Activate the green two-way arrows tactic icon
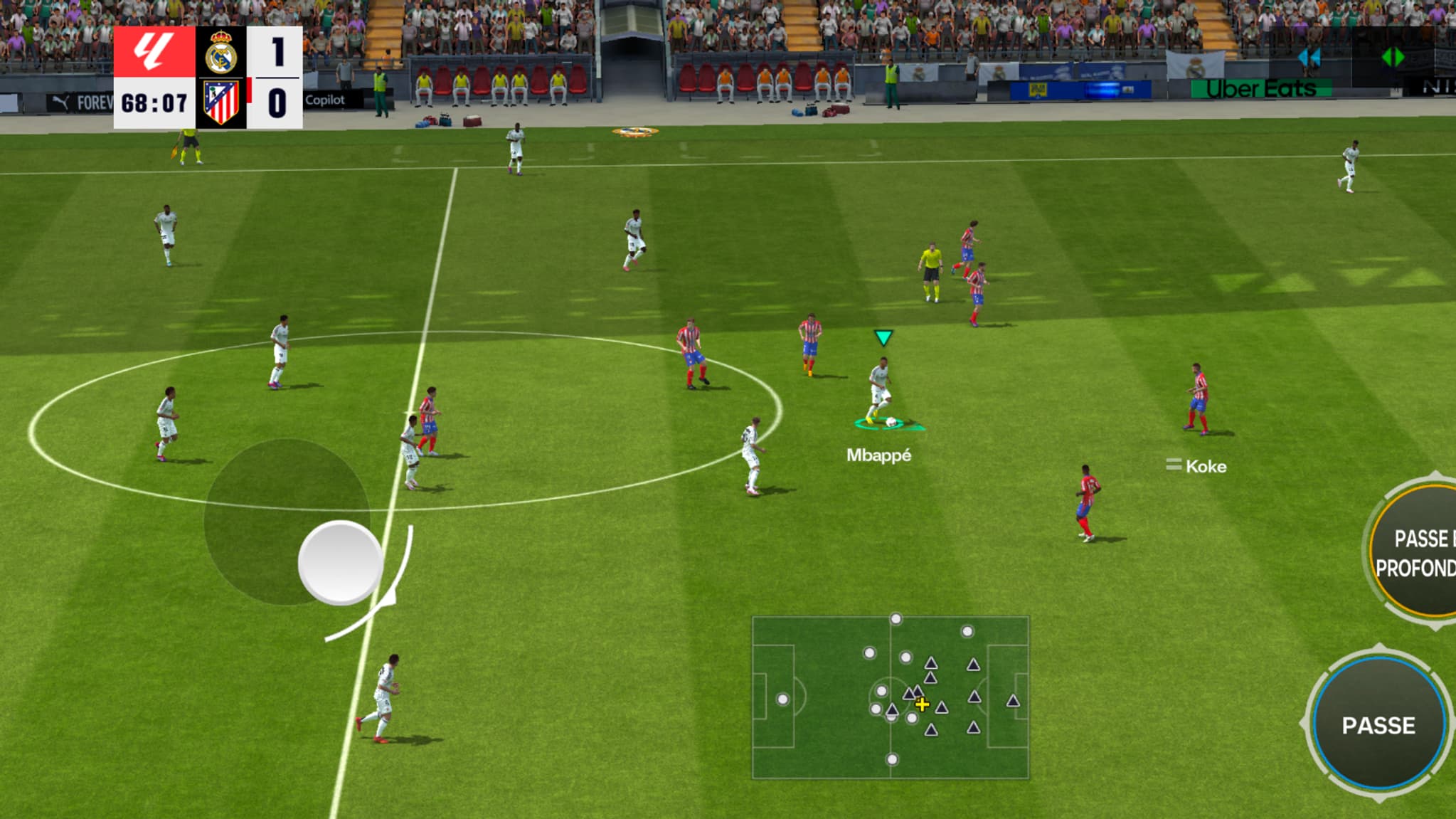Image resolution: width=1456 pixels, height=819 pixels. [x=1392, y=57]
